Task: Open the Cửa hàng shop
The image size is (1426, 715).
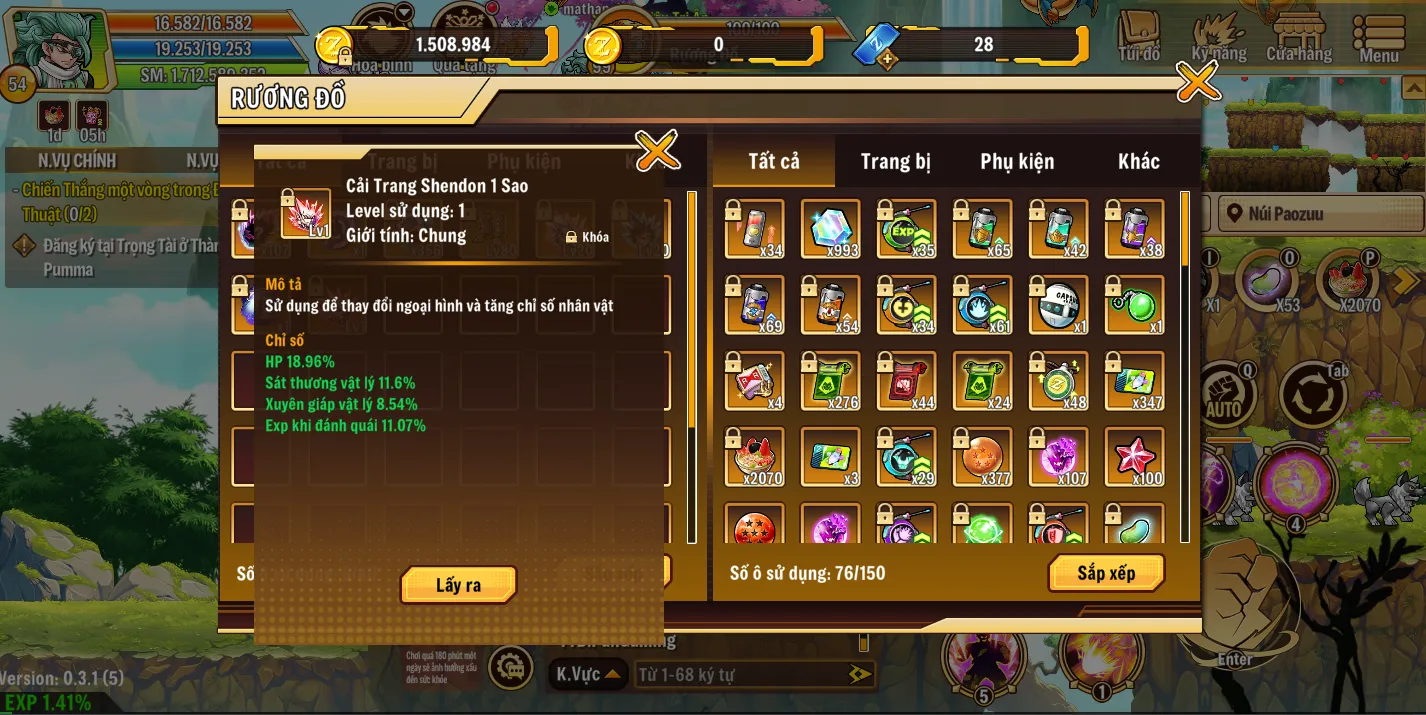Action: pyautogui.click(x=1298, y=38)
